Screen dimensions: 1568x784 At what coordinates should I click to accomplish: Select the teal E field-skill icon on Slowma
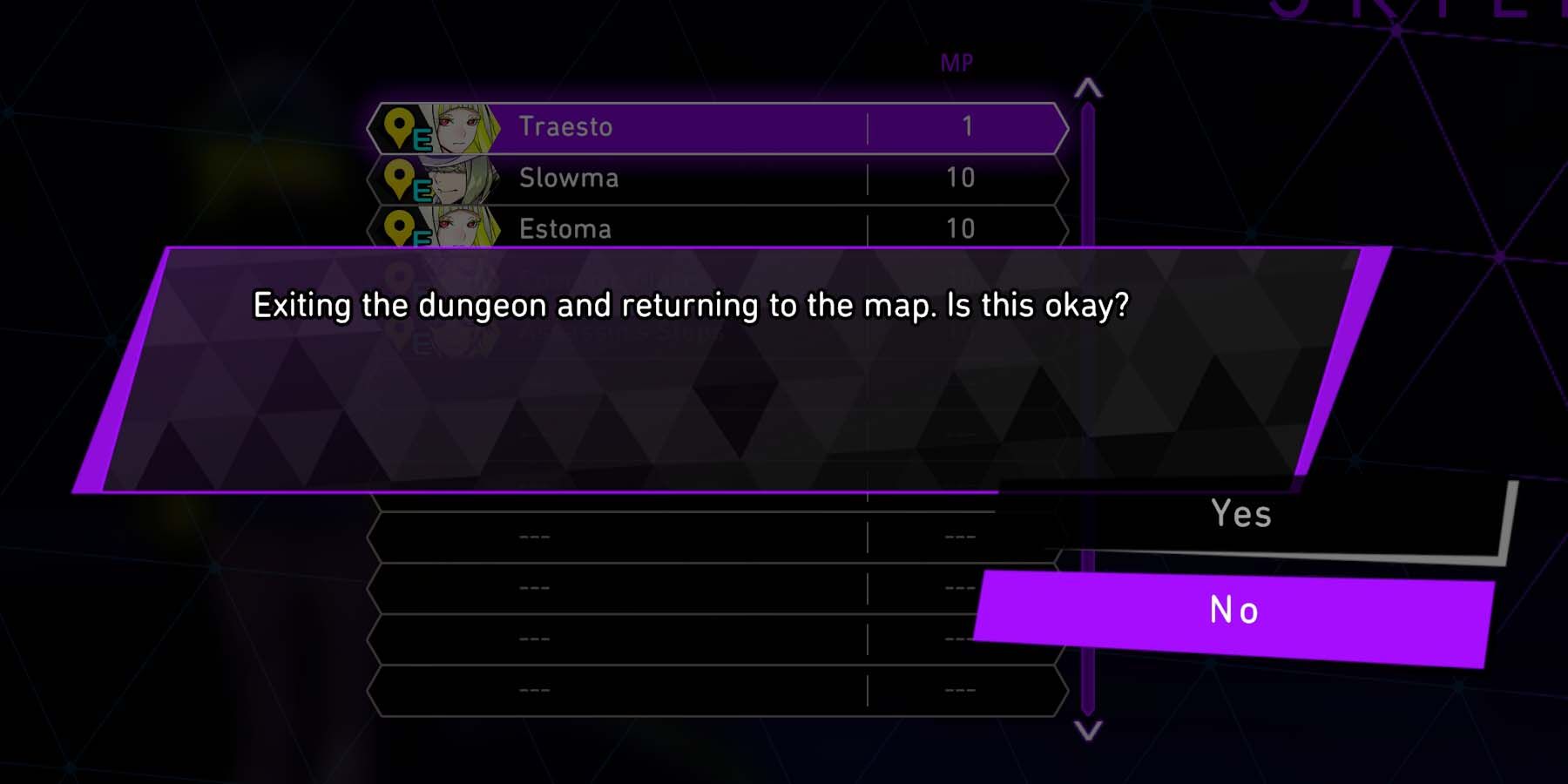coord(423,191)
